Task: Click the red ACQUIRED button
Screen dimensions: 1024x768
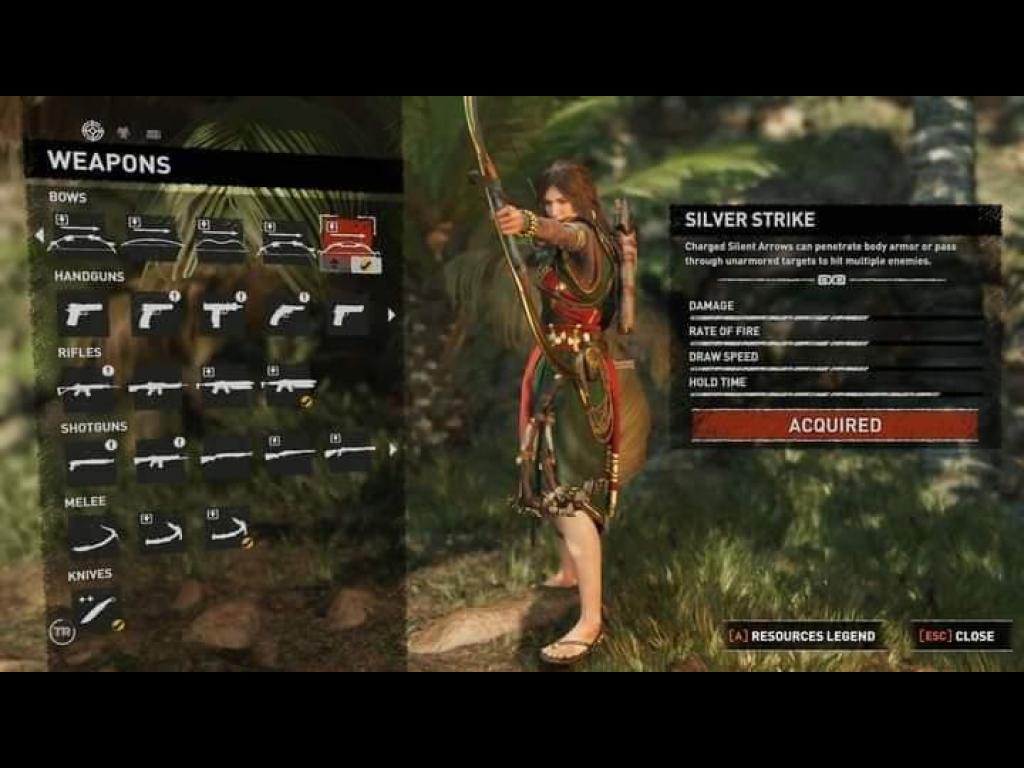Action: pyautogui.click(x=835, y=426)
